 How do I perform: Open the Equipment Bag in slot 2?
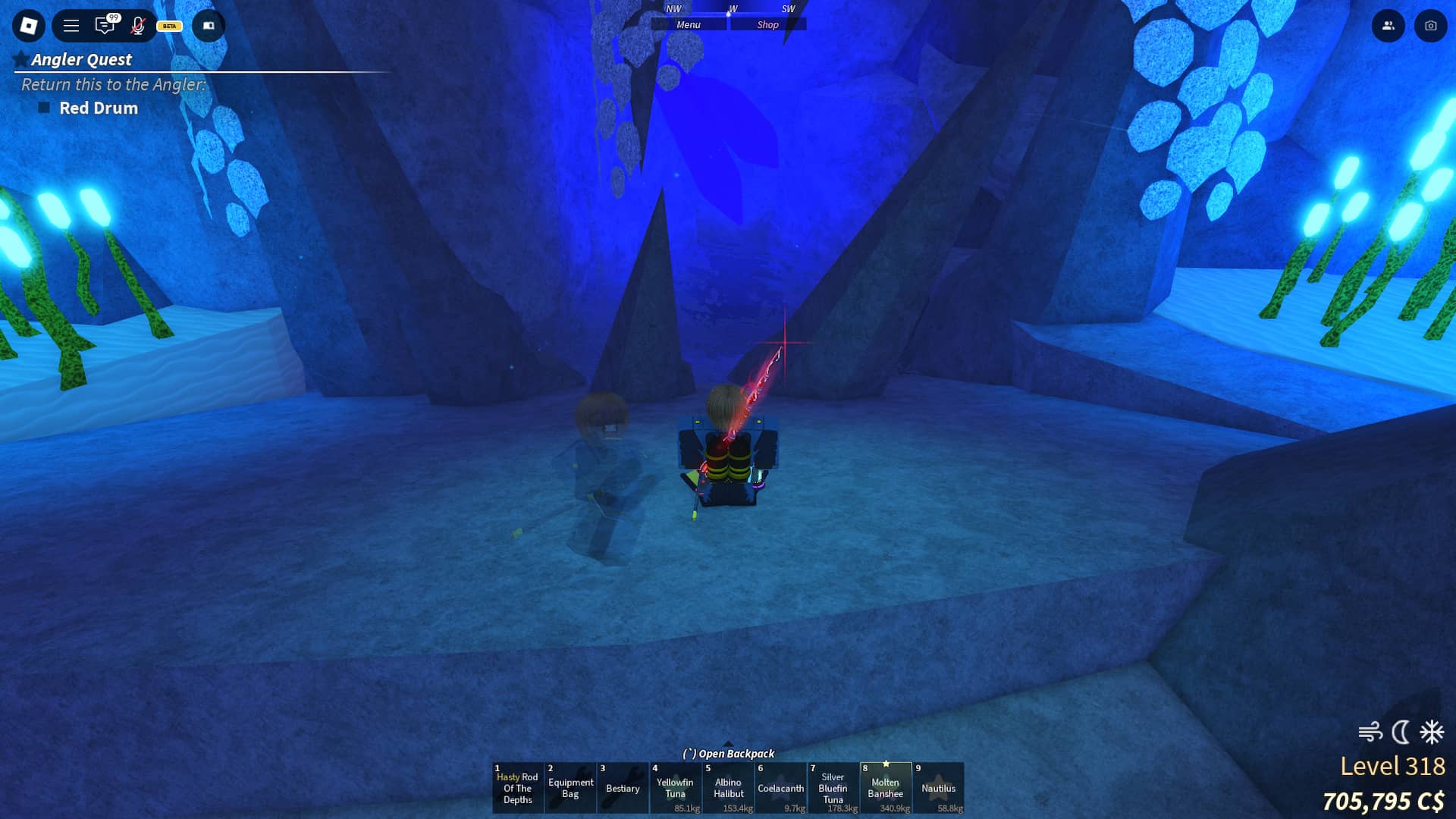pos(570,787)
